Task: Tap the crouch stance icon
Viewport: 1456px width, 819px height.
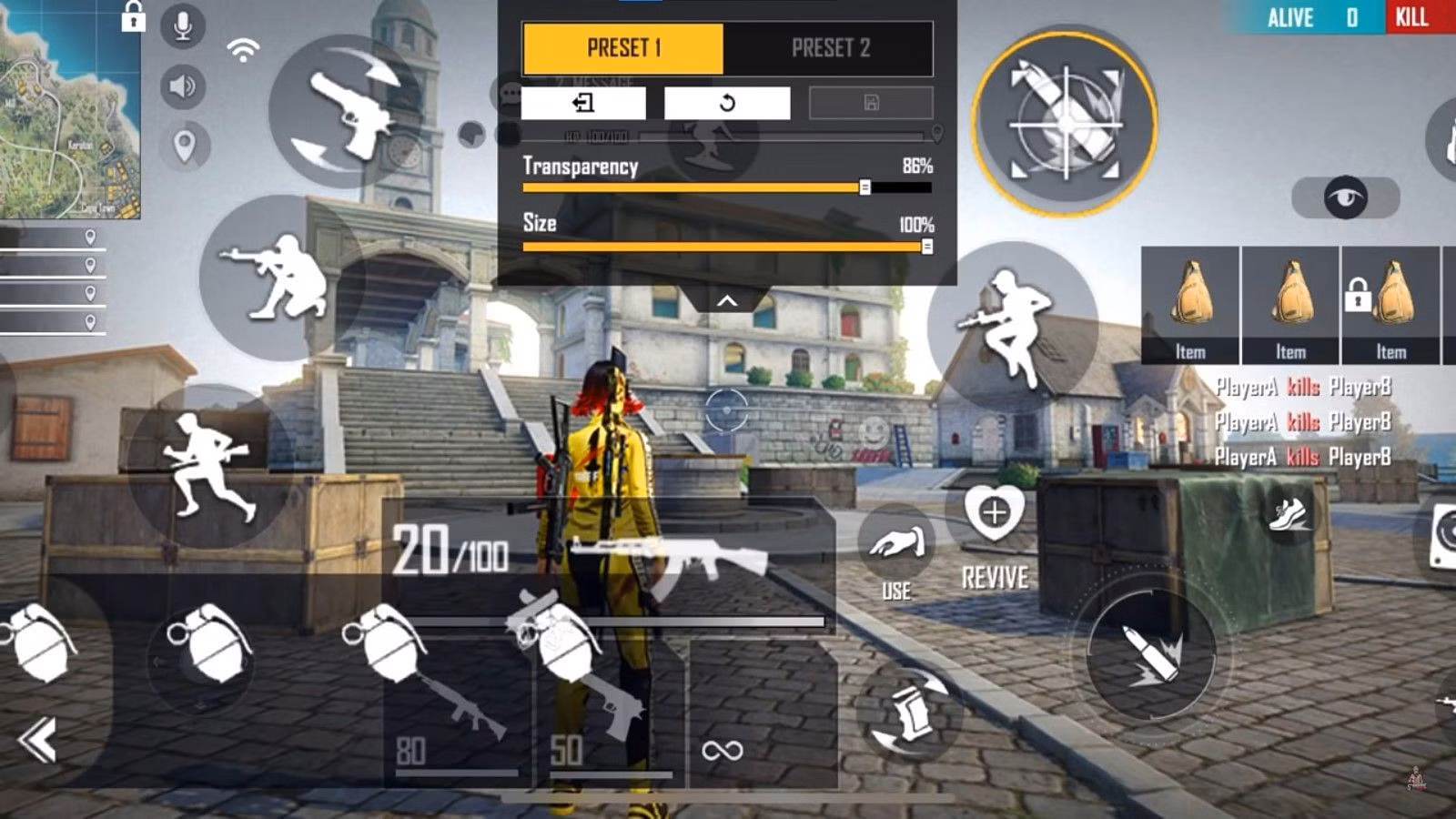Action: click(273, 278)
